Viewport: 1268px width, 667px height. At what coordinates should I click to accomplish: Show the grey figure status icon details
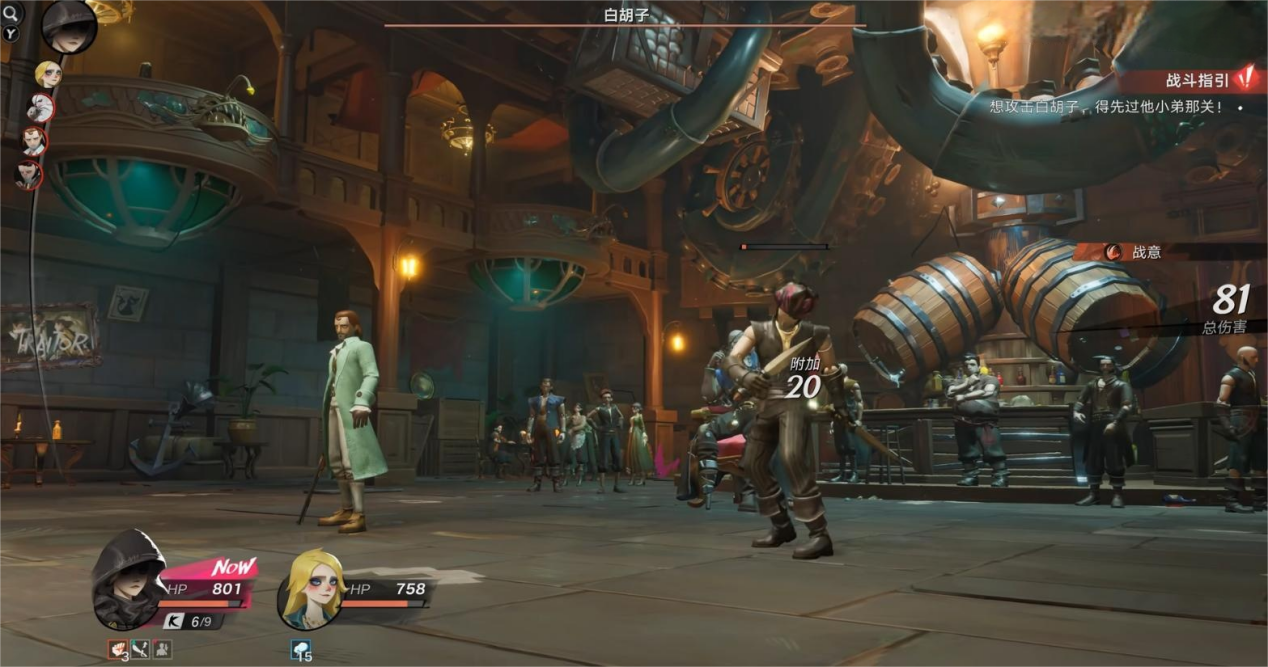tap(162, 650)
